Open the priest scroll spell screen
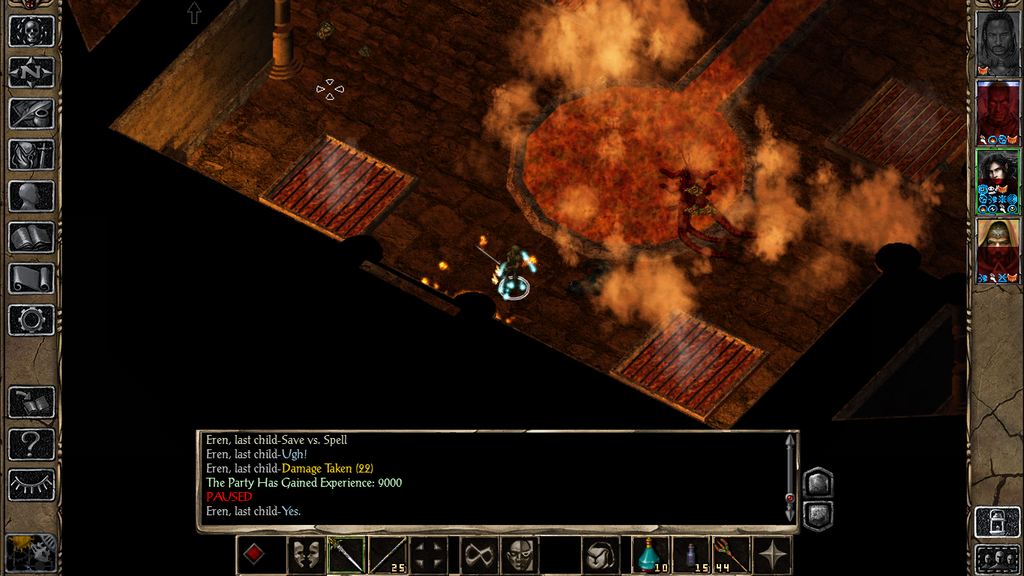 [x=31, y=278]
